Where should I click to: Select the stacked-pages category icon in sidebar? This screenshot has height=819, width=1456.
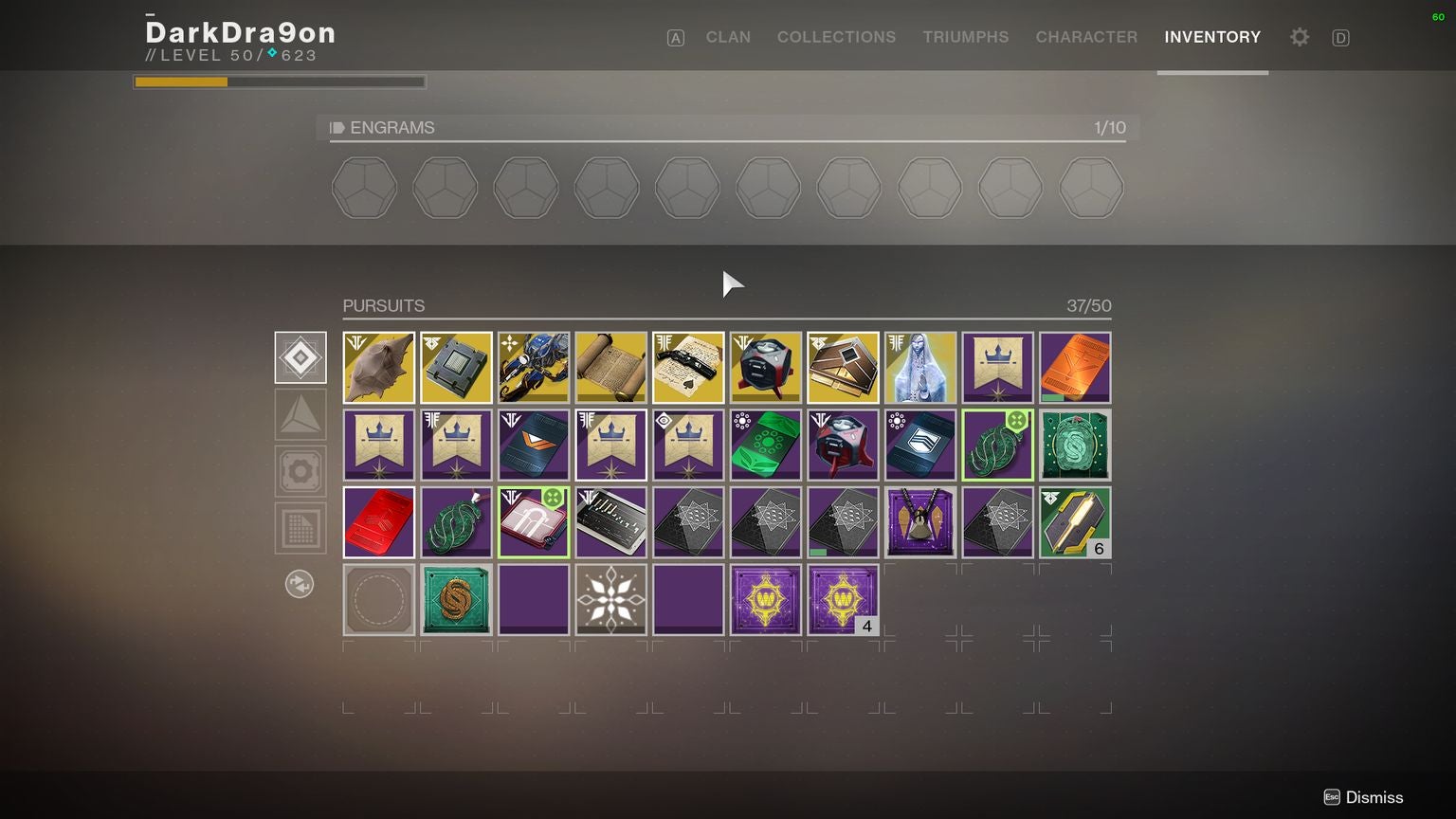tap(300, 528)
